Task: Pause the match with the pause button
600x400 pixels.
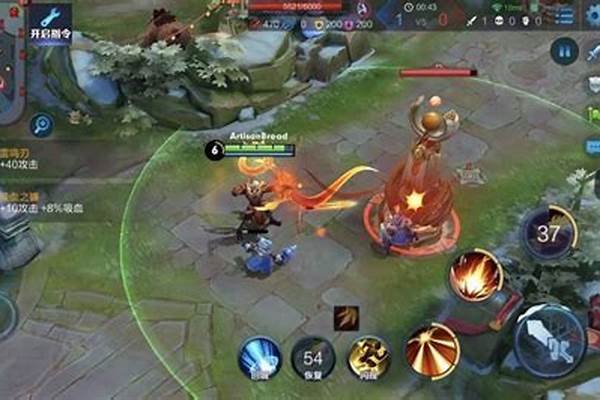Action: coord(564,50)
